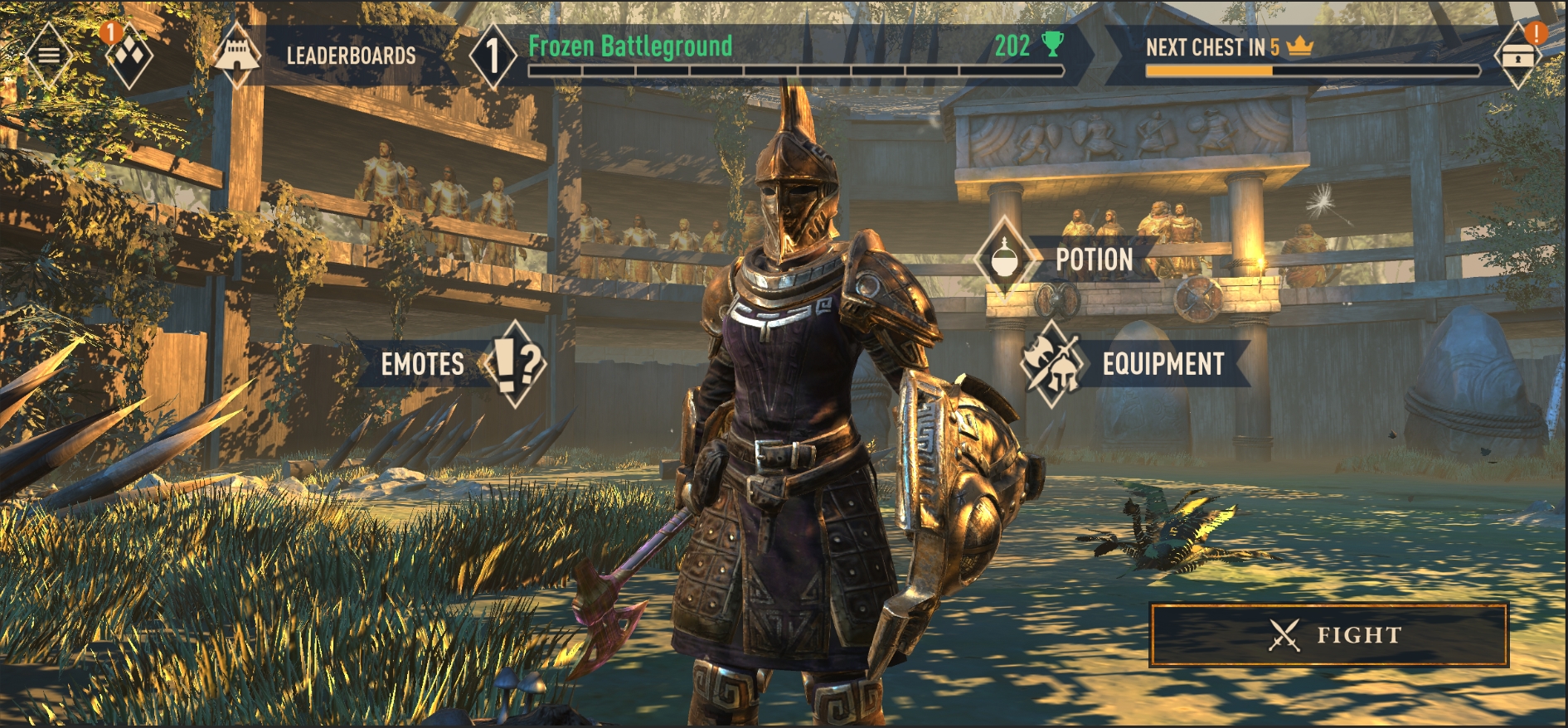Open the diamond notifications icon with badge

point(130,56)
